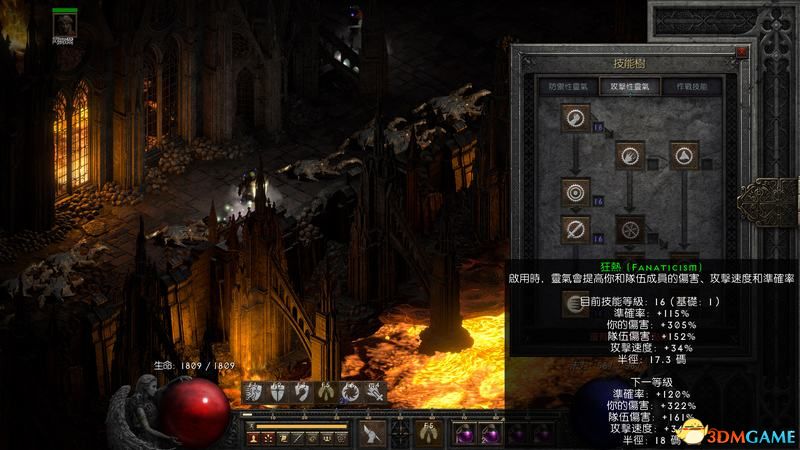
Task: Click the character portrait in top-left corner
Action: click(x=65, y=20)
